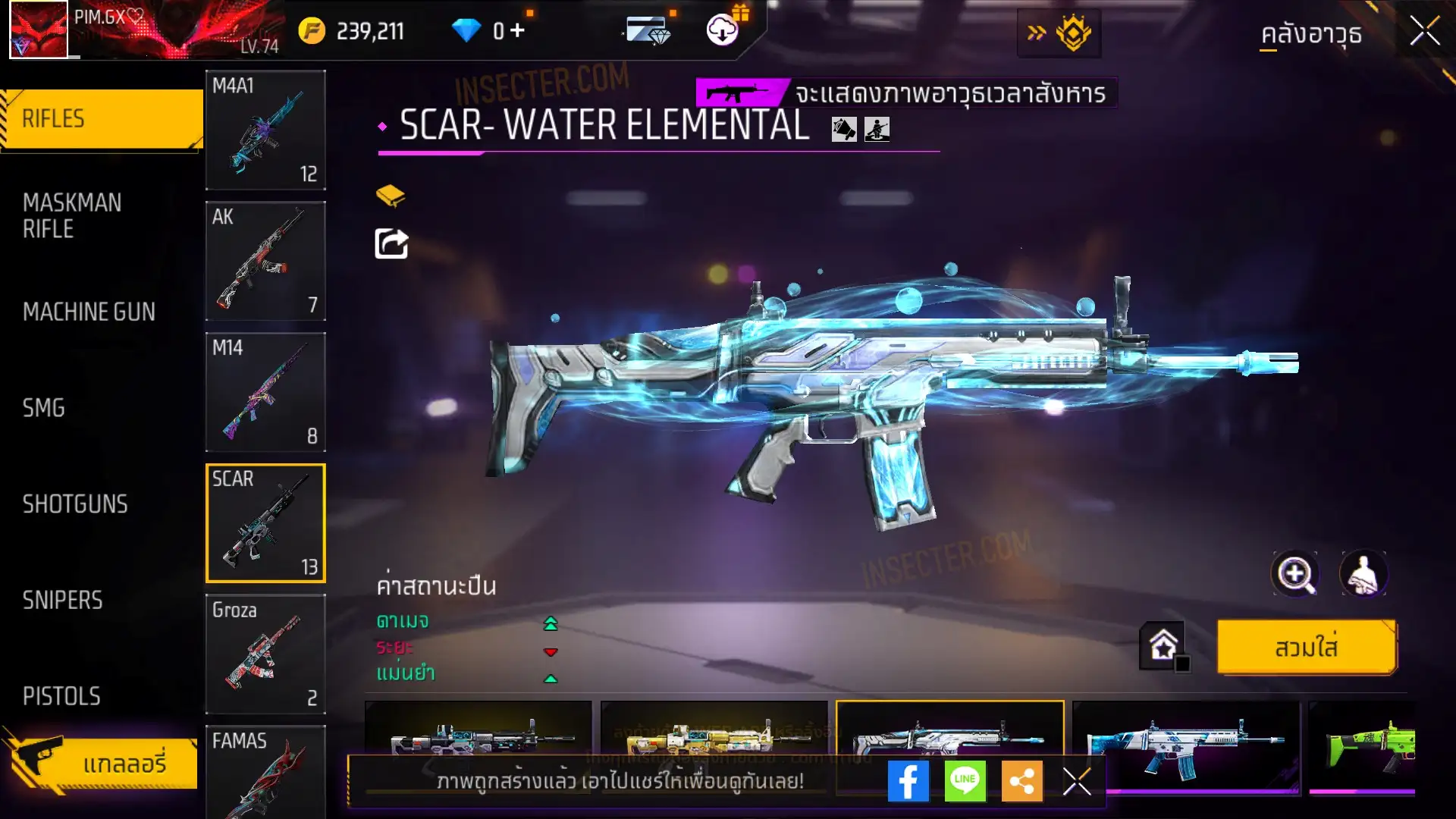Show the SHOTGUNS category
This screenshot has width=1456, height=819.
[75, 504]
